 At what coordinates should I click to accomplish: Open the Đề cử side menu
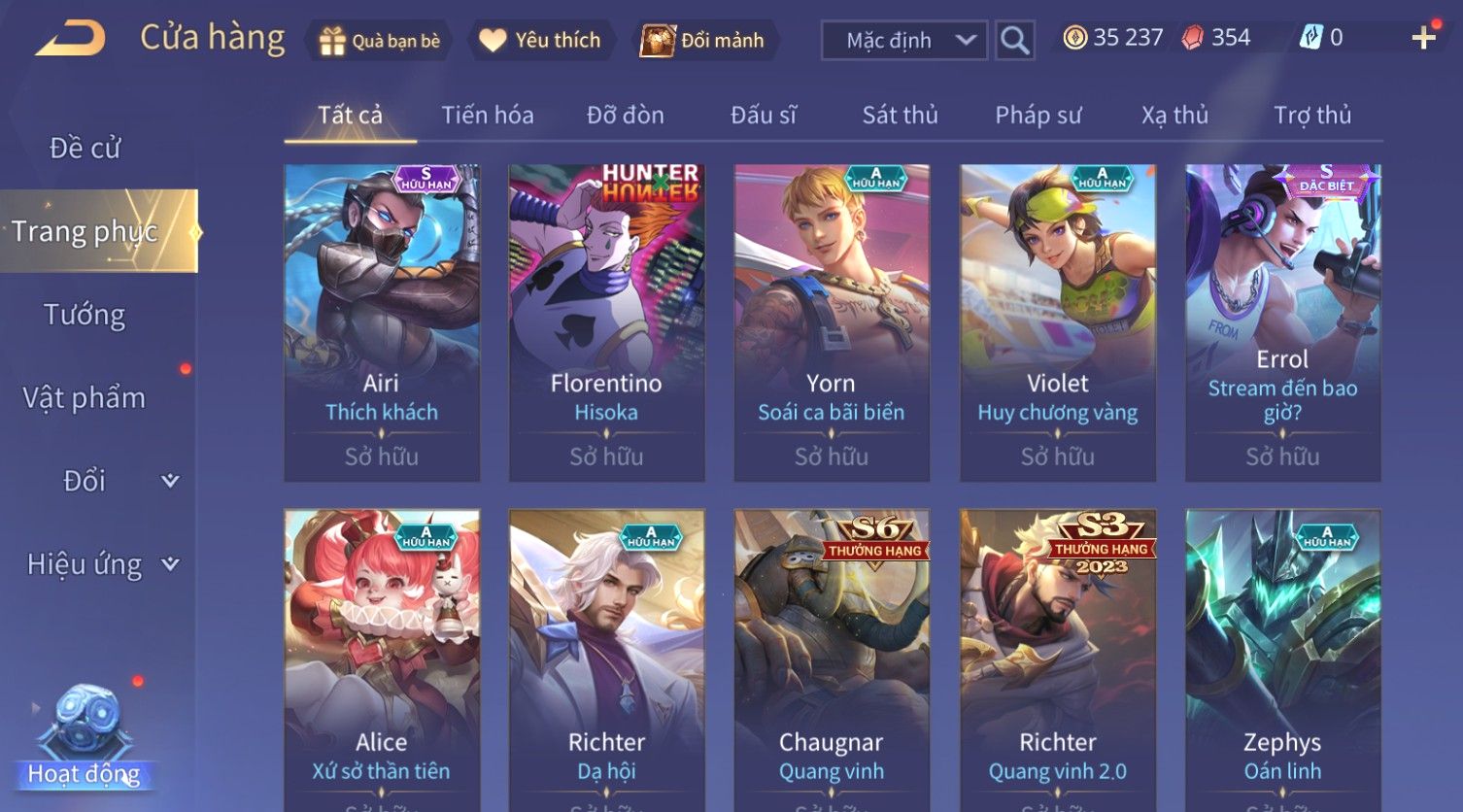pyautogui.click(x=85, y=149)
